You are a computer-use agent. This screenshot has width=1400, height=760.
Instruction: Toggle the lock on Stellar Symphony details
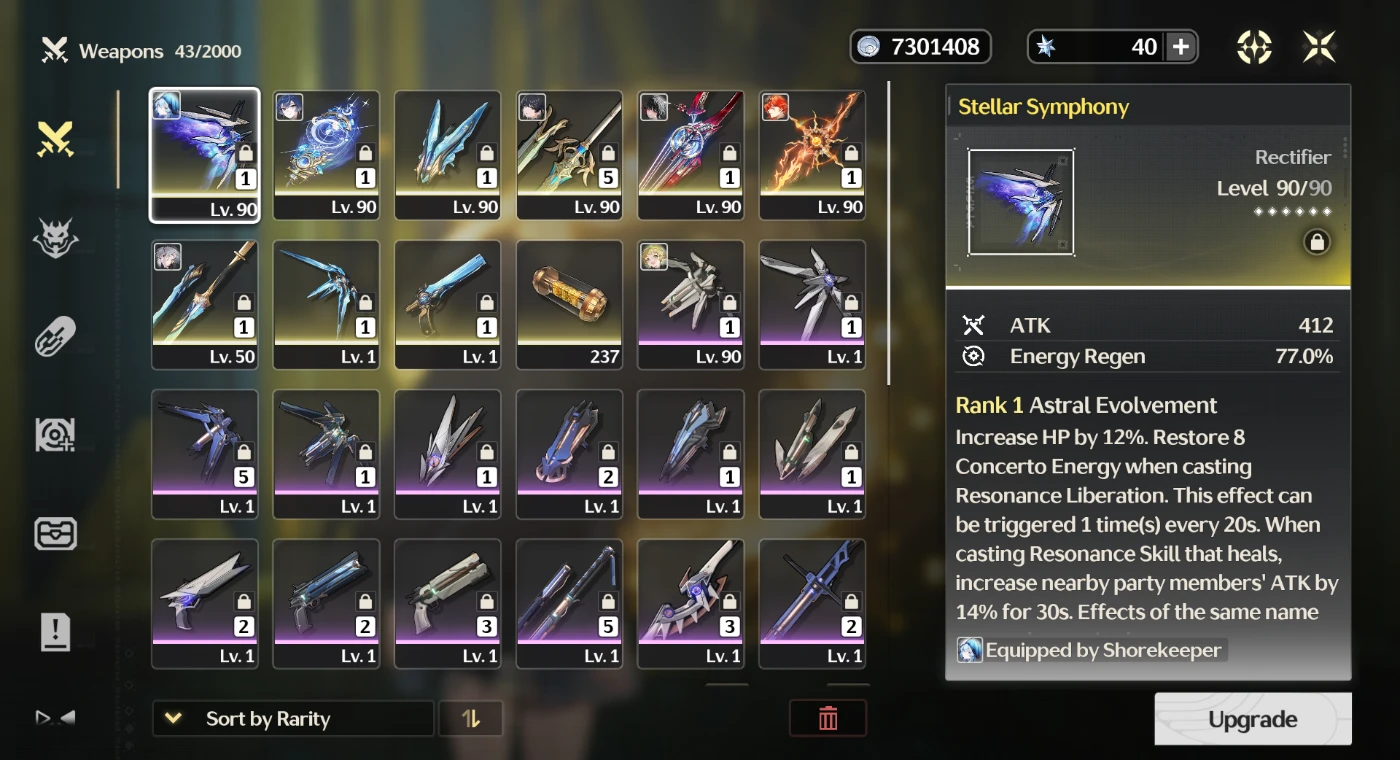click(1316, 242)
